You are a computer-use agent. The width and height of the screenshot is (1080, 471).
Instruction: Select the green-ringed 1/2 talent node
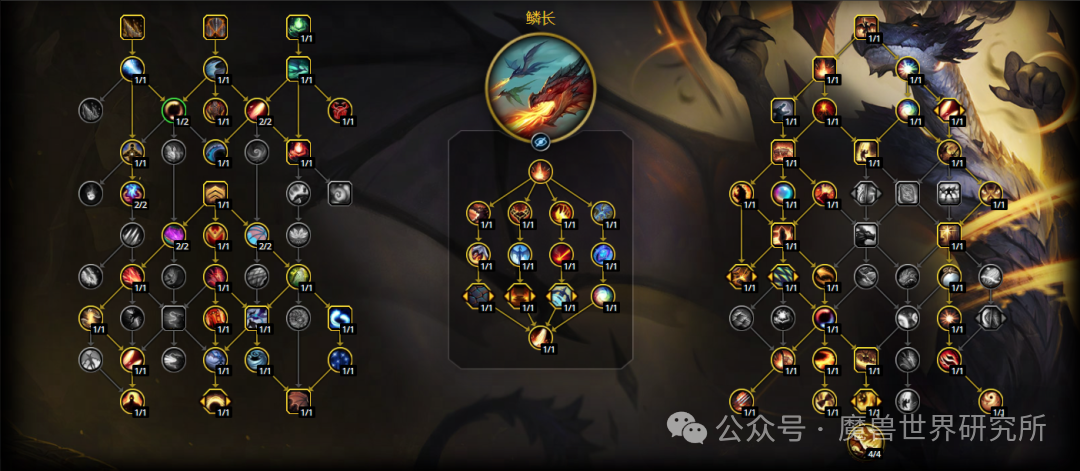point(174,109)
